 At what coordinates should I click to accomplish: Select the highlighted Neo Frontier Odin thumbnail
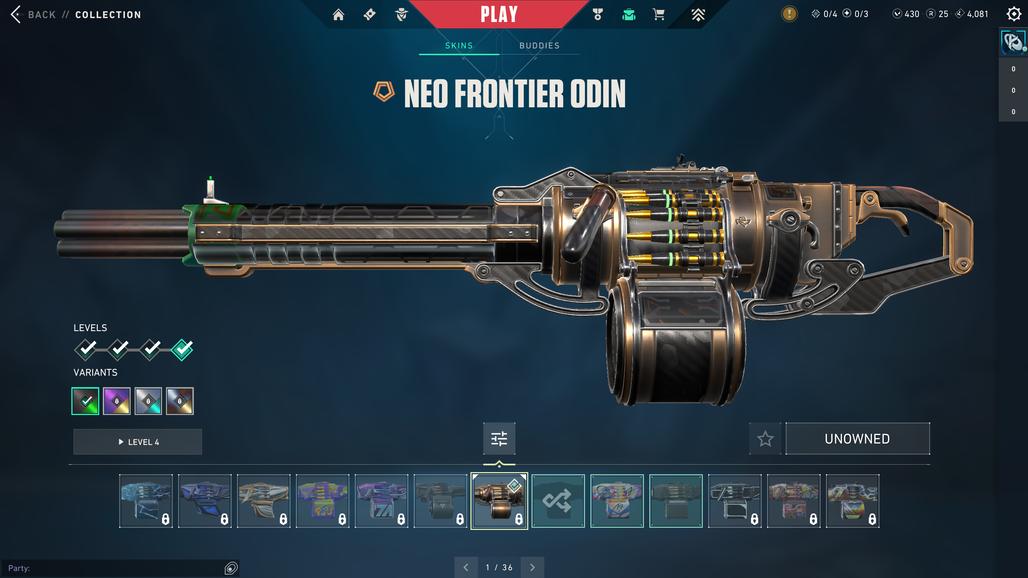point(499,500)
